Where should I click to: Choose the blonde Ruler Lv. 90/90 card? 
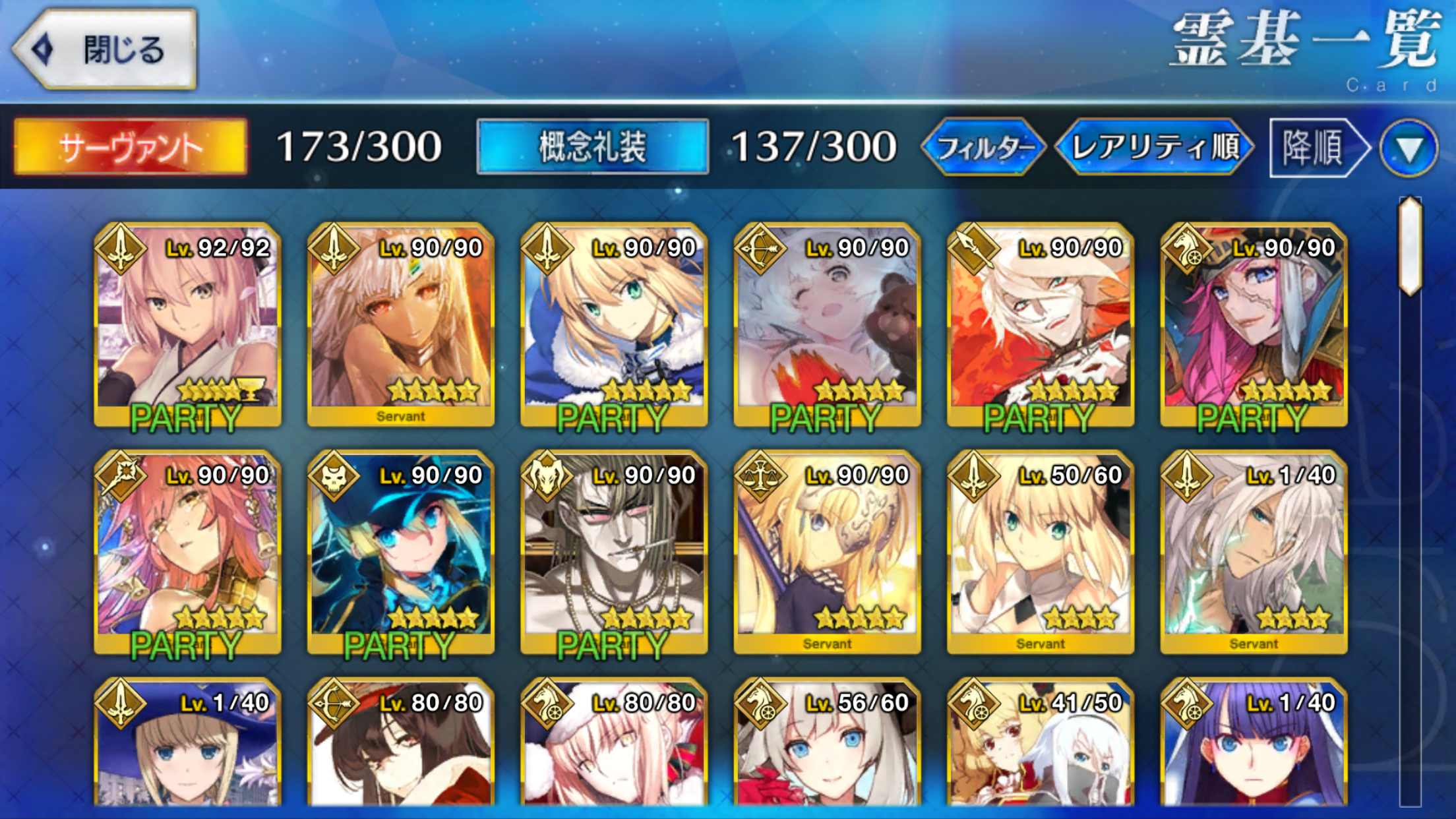(x=827, y=552)
